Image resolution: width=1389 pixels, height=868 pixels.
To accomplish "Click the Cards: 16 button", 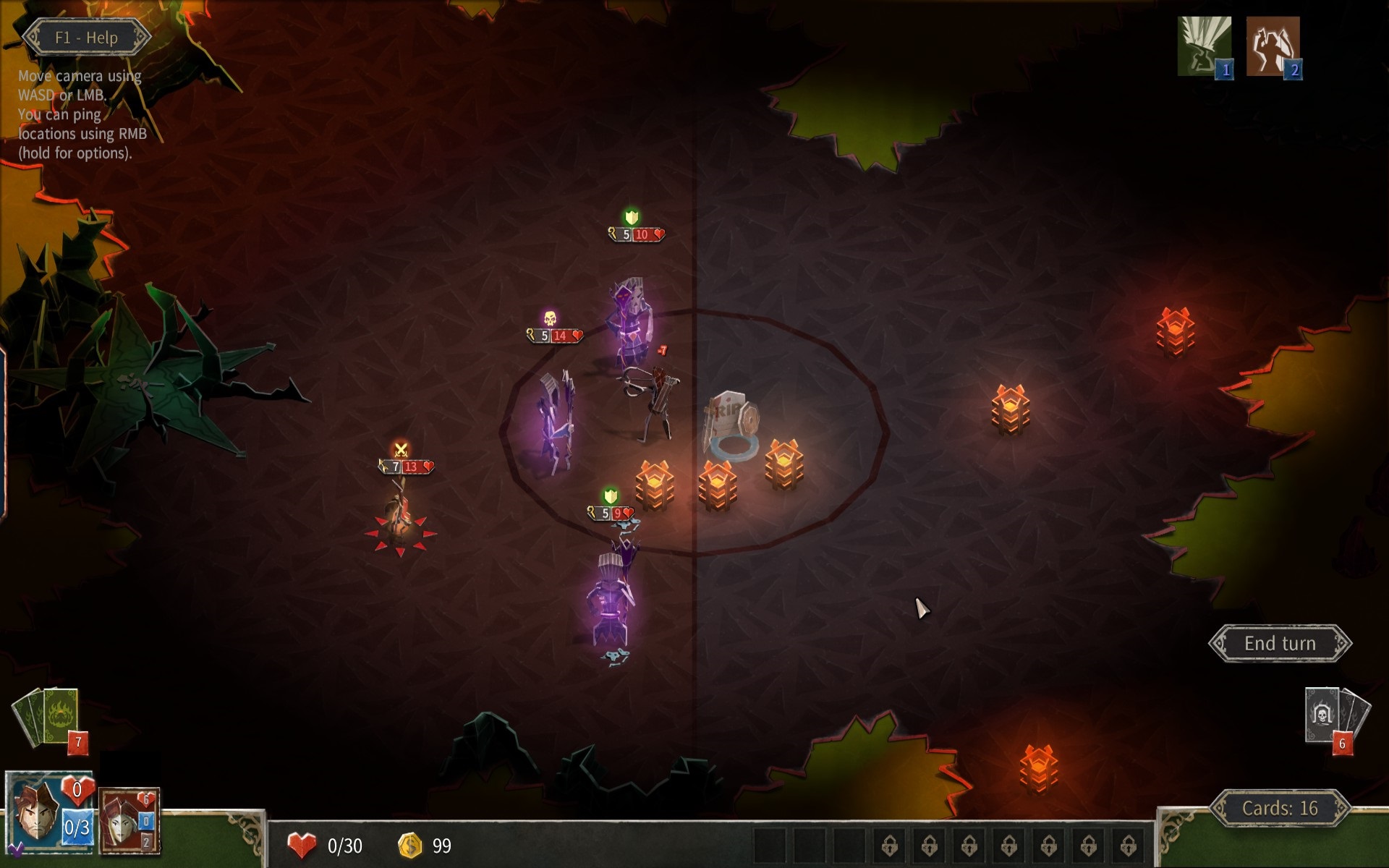I will click(x=1279, y=808).
